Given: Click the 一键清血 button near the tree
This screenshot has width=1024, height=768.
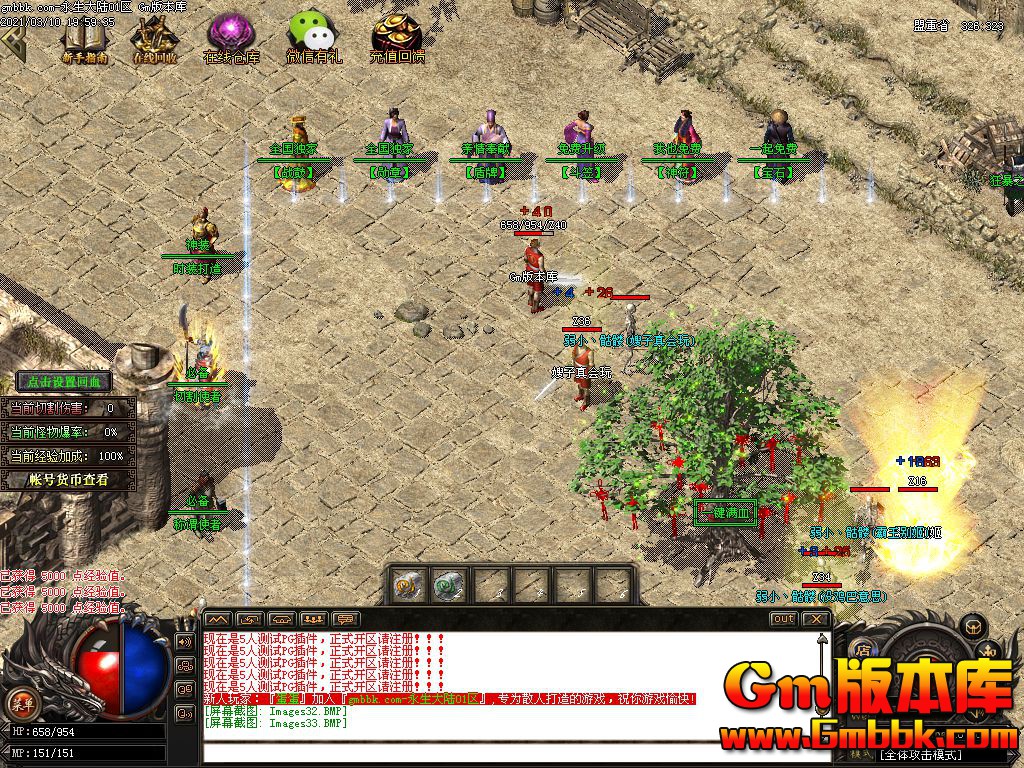Looking at the screenshot, I should pos(725,513).
